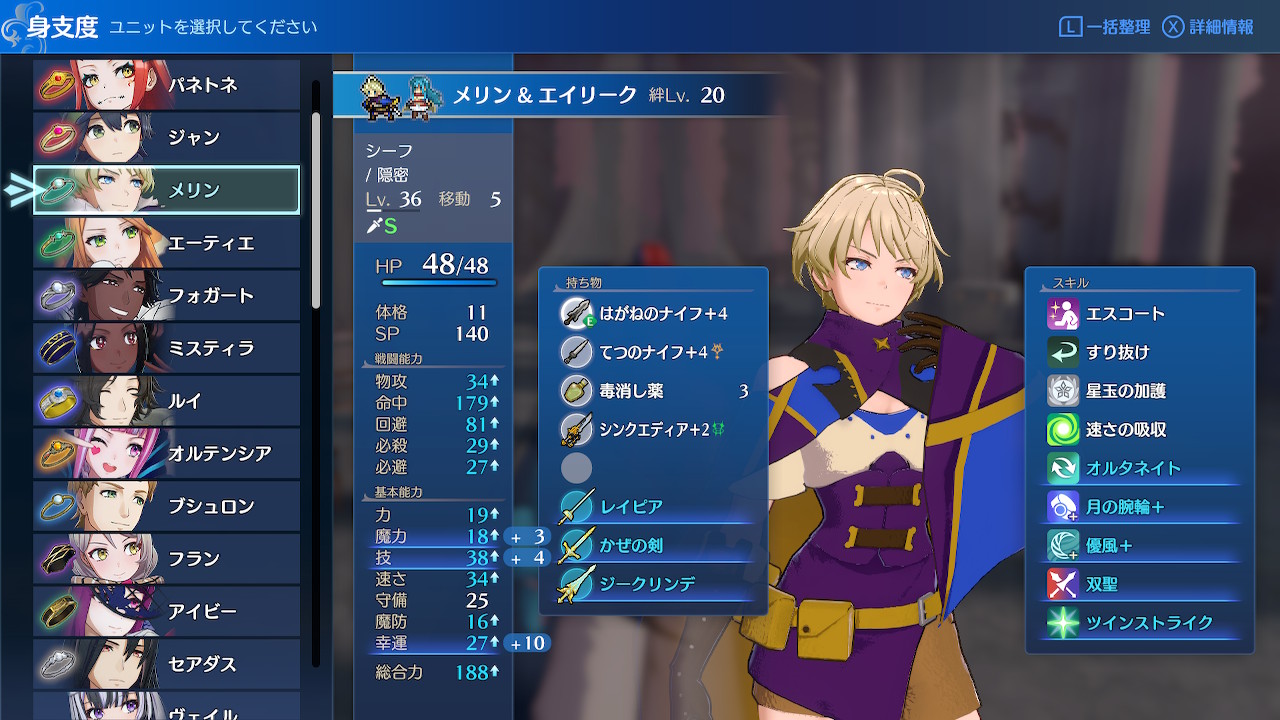Choose ブシュロン from the unit list
The image size is (1280, 720).
[166, 506]
